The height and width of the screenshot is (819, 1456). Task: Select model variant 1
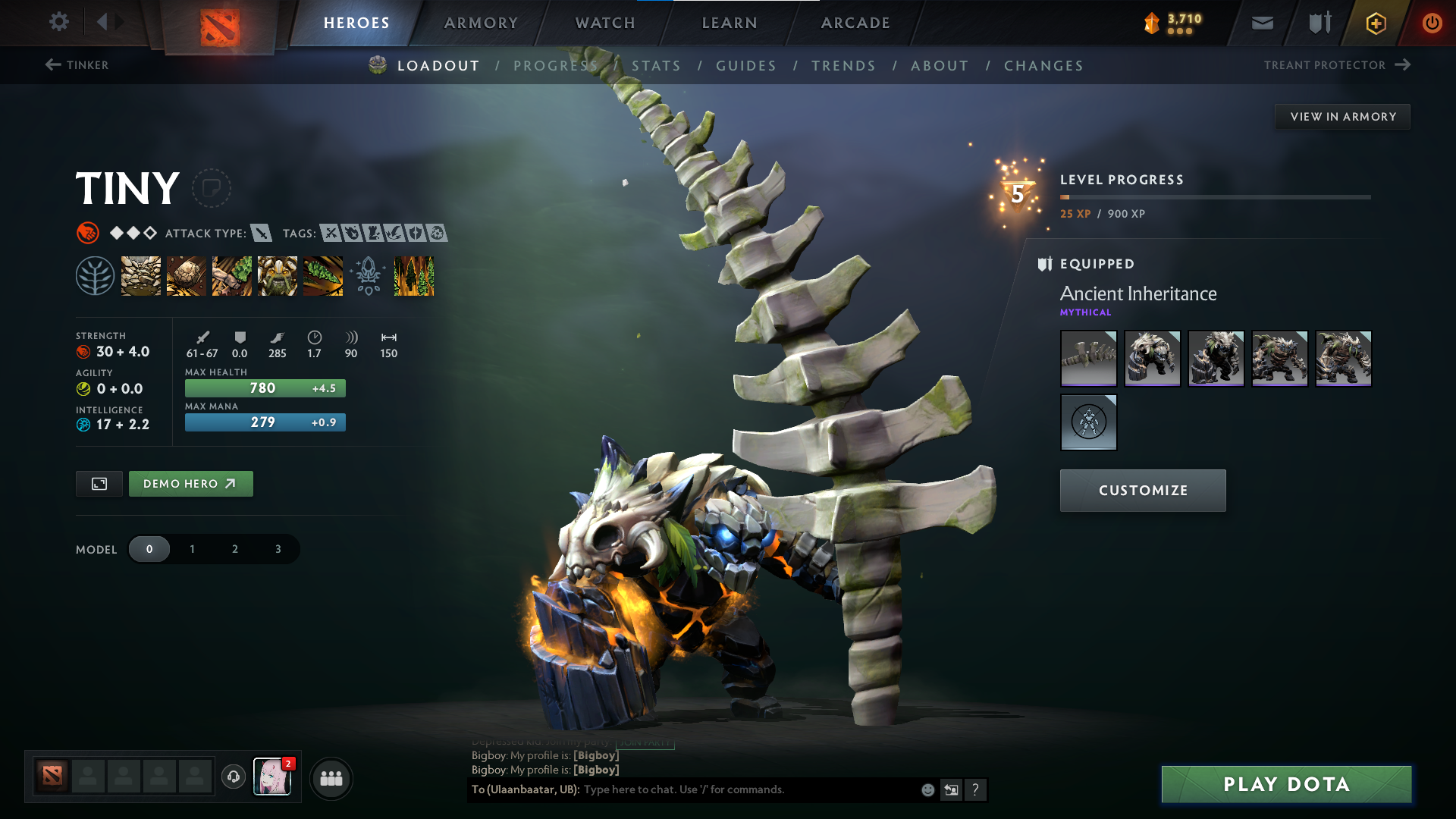pos(192,548)
